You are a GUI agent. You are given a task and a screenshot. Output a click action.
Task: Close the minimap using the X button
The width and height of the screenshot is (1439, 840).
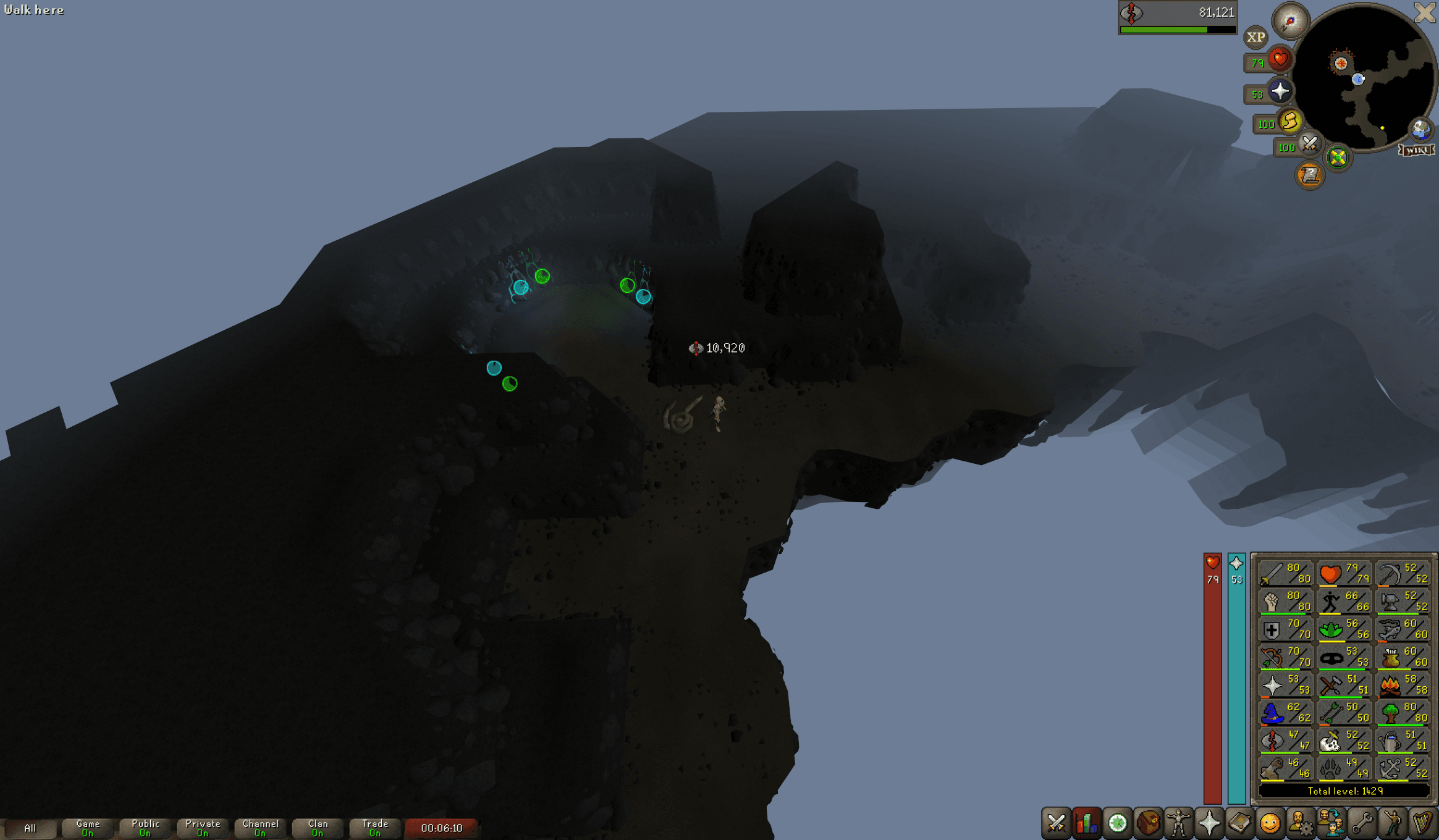click(x=1425, y=12)
